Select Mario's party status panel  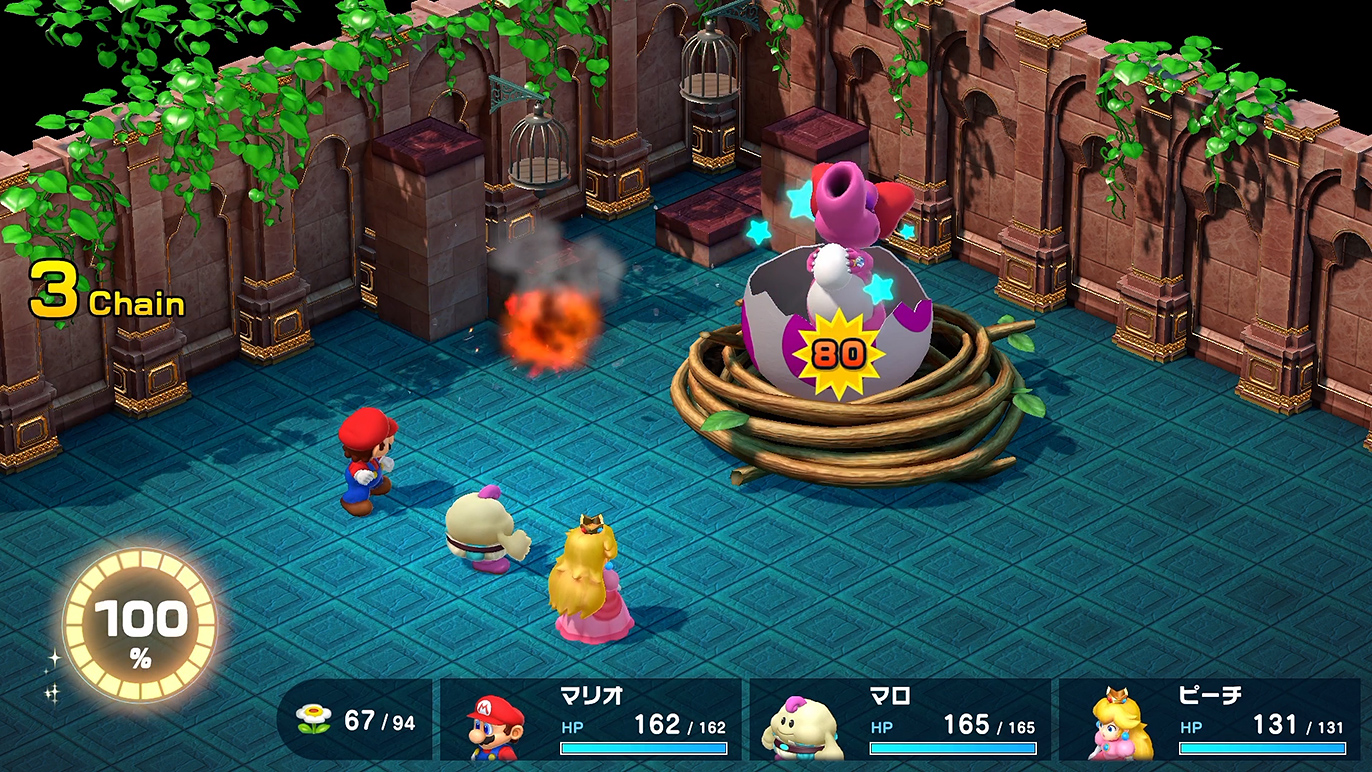[x=591, y=719]
